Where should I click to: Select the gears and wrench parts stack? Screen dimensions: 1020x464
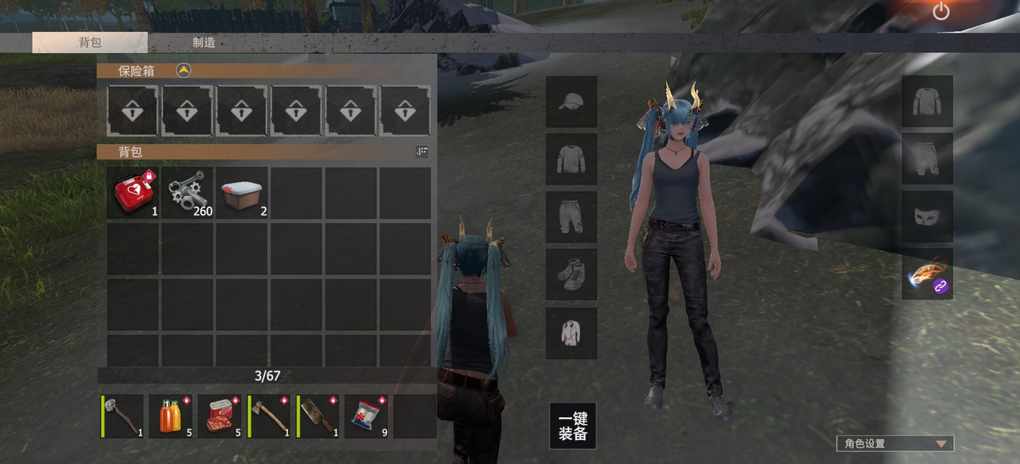coord(187,193)
